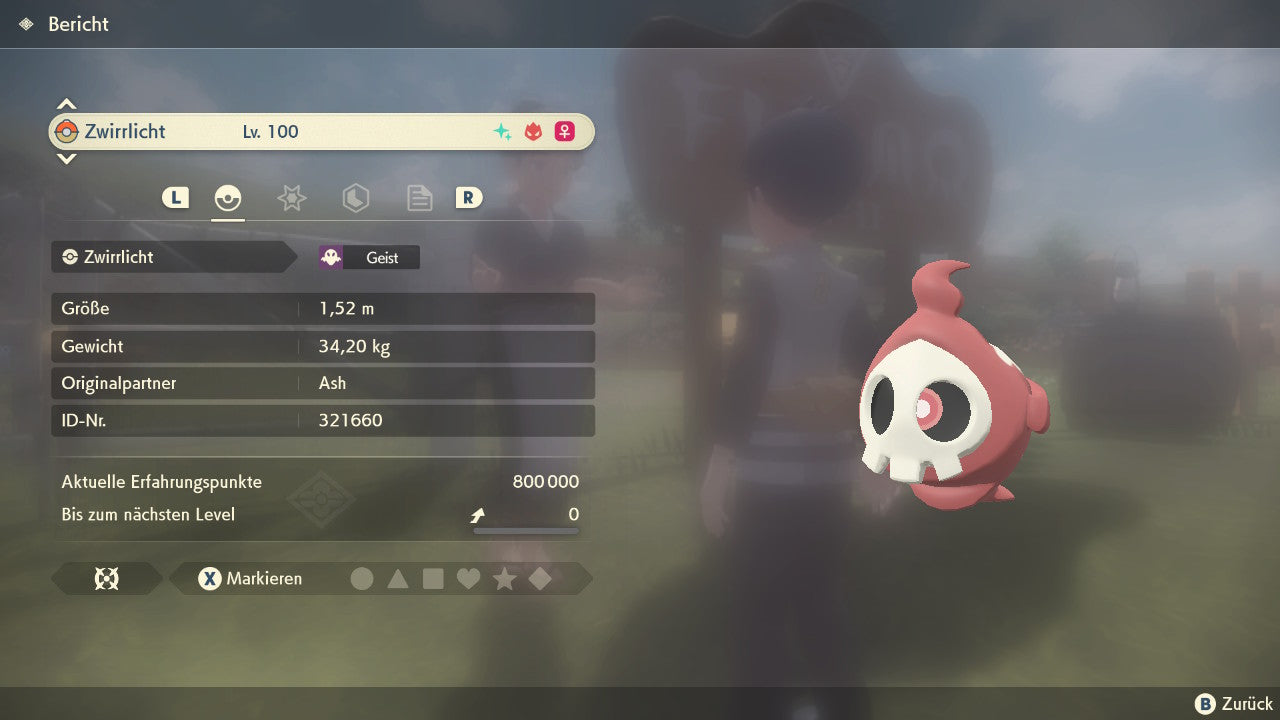This screenshot has width=1280, height=720.
Task: Switch to the hexagon shield tab
Action: tap(355, 198)
